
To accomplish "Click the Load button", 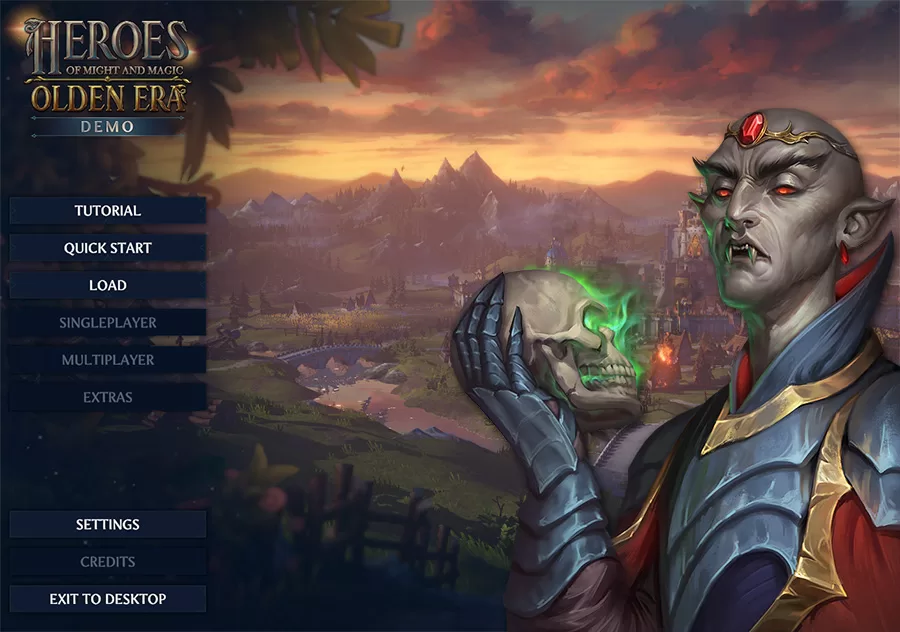I will [108, 285].
